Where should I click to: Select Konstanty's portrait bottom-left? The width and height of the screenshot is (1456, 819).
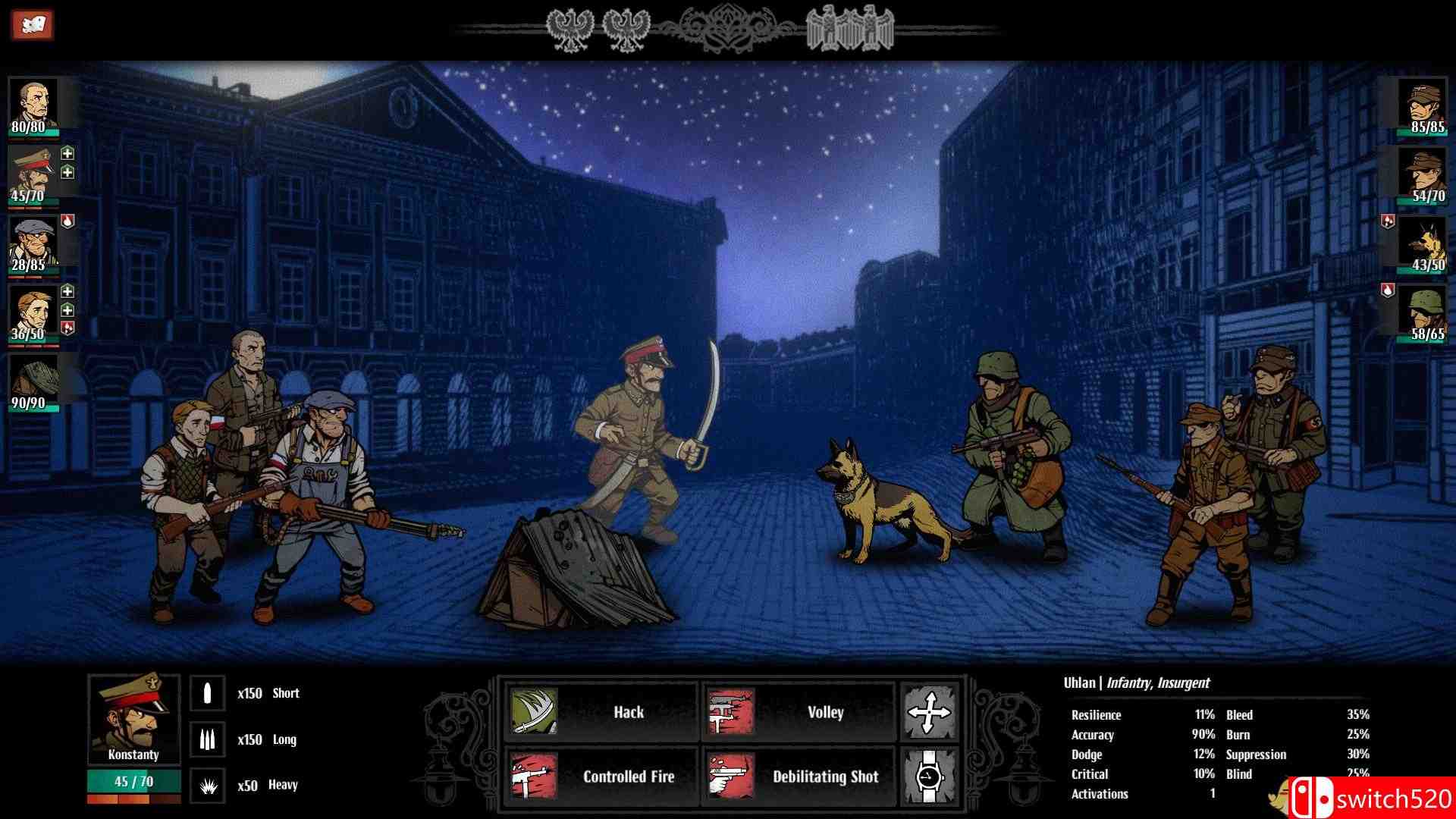pyautogui.click(x=135, y=717)
